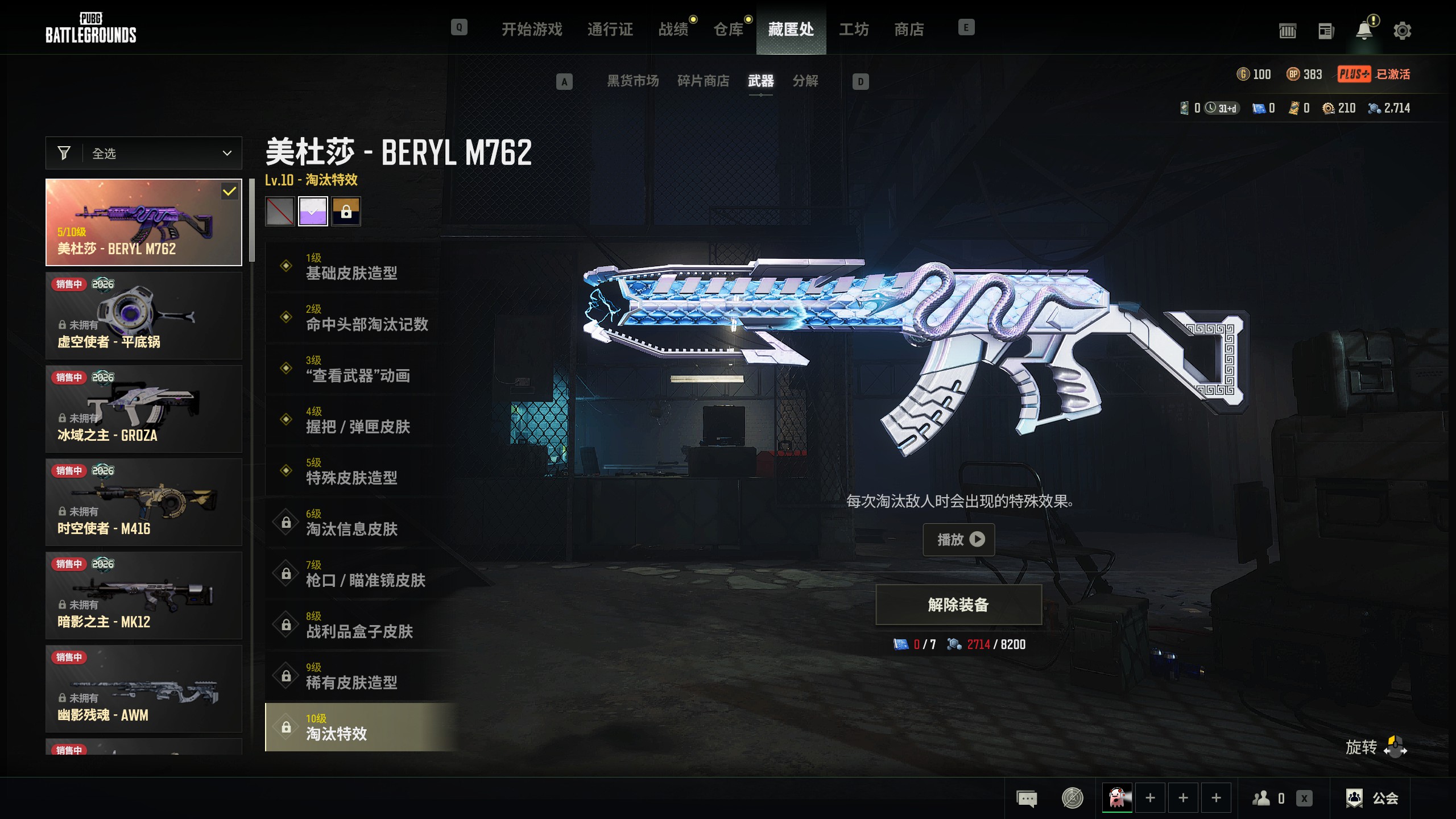Open the notifications bell
The height and width of the screenshot is (819, 1456).
pos(1364,31)
